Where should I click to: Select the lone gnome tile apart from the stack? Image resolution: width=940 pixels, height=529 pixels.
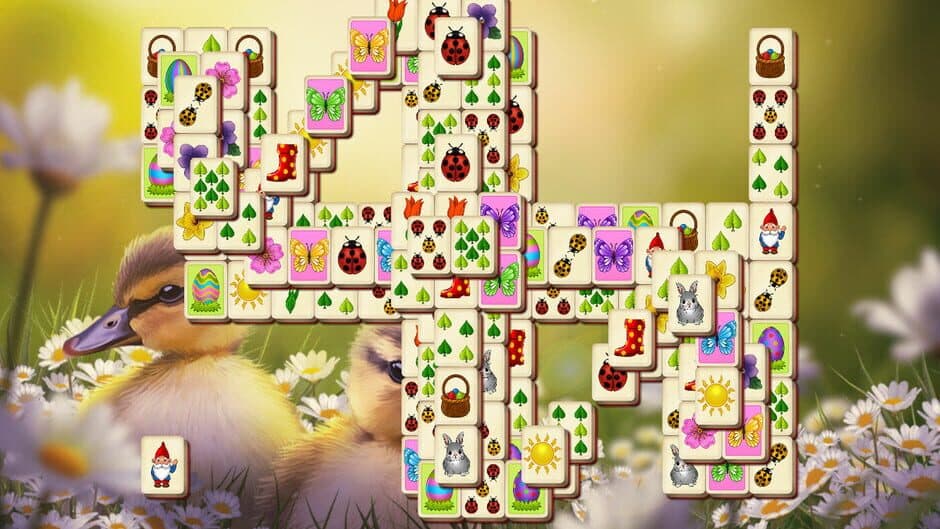click(x=163, y=465)
